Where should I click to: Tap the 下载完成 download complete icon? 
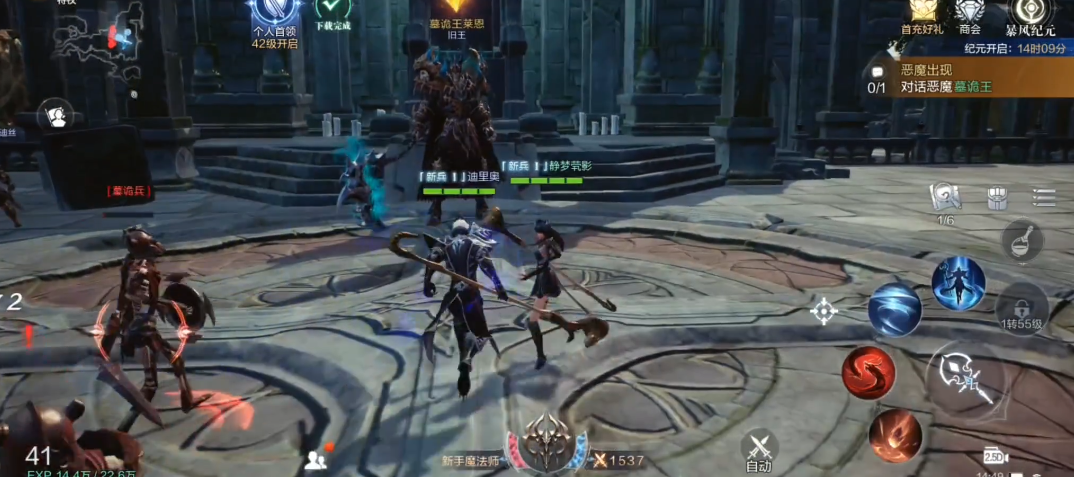[x=333, y=12]
